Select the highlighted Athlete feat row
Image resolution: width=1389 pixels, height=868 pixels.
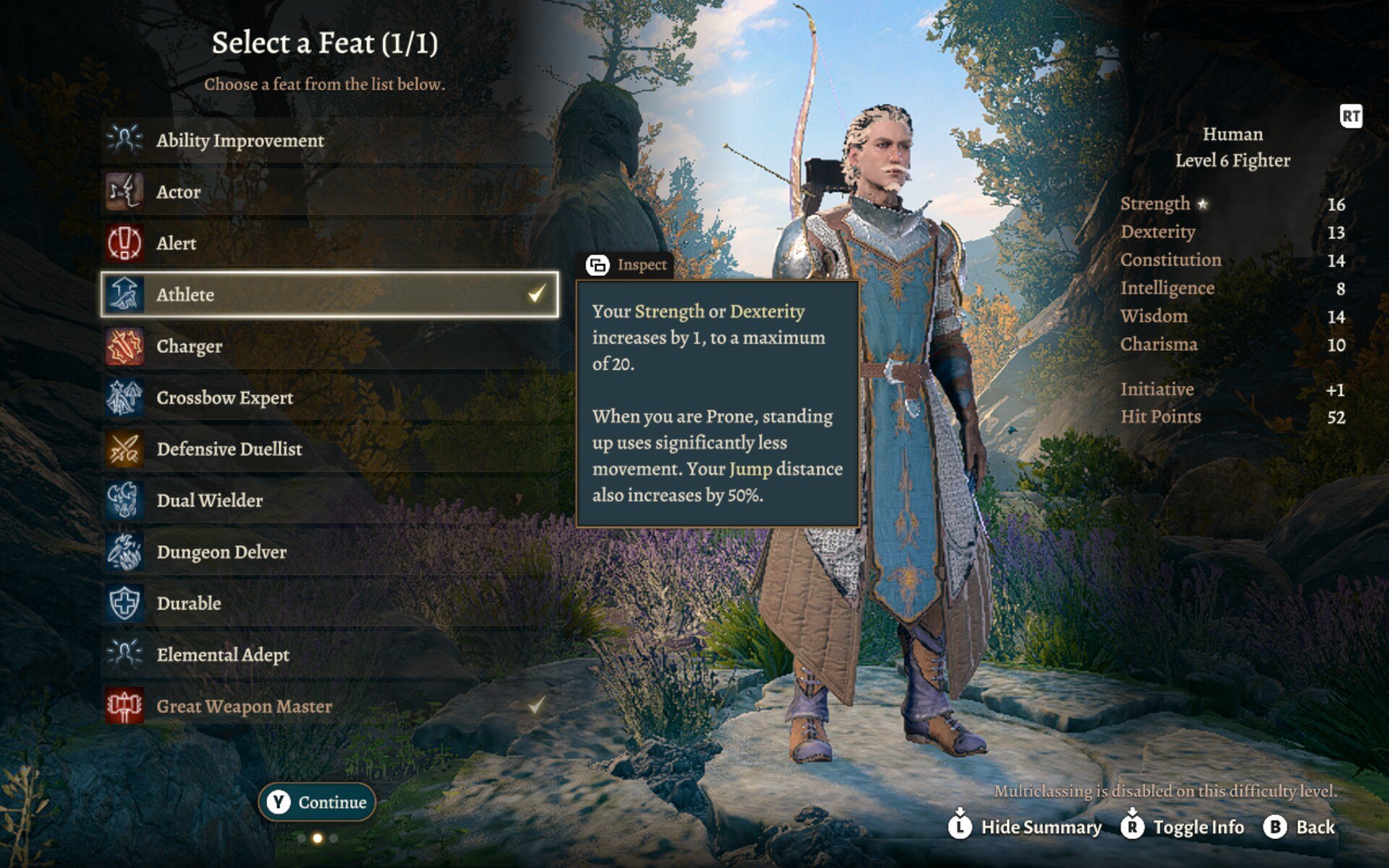(x=329, y=294)
